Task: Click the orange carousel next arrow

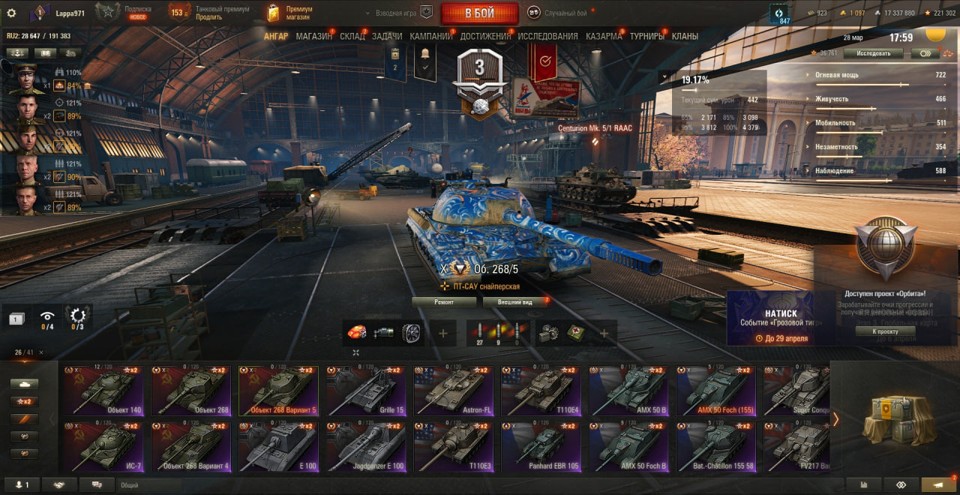Action: tap(836, 419)
